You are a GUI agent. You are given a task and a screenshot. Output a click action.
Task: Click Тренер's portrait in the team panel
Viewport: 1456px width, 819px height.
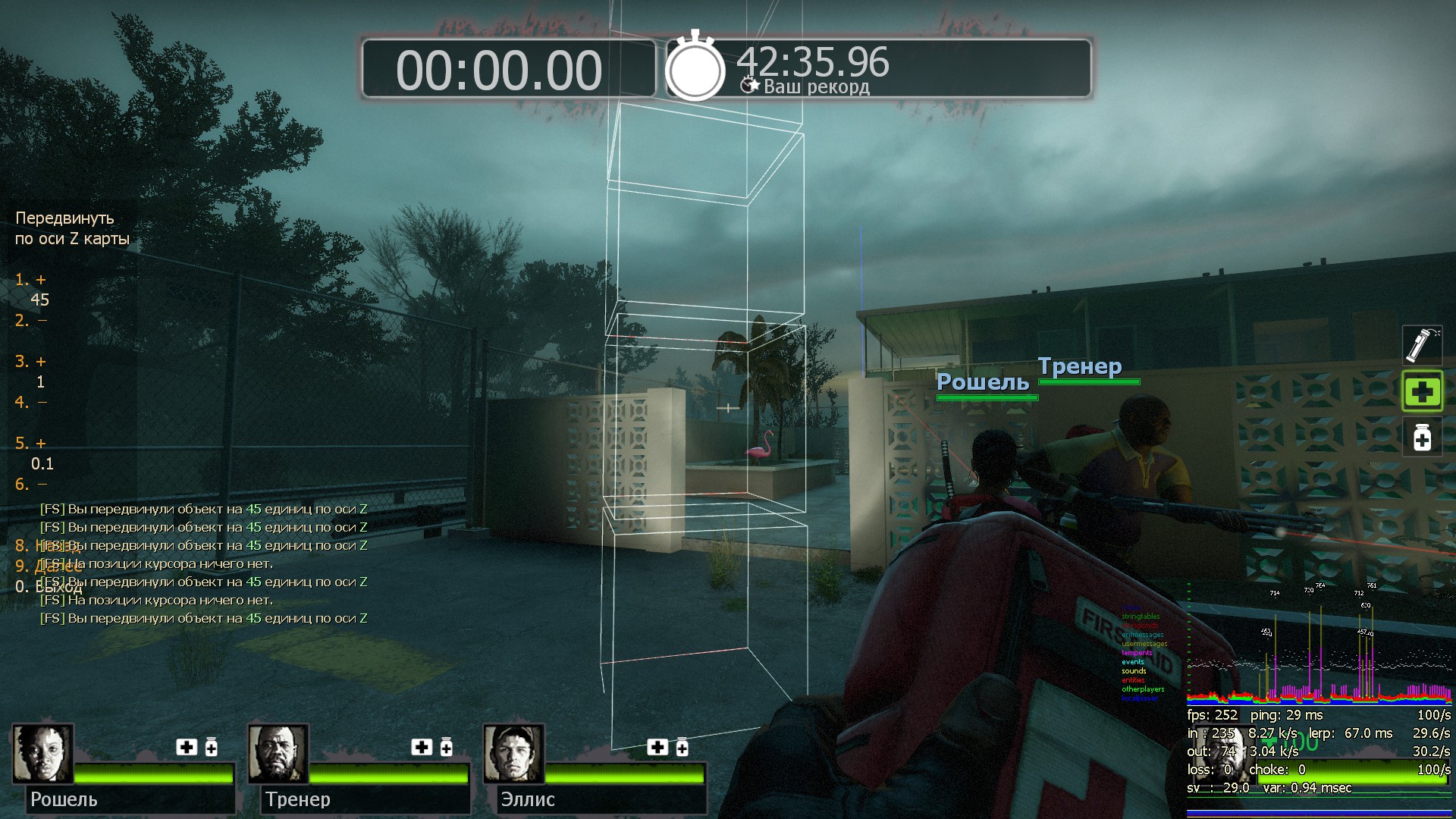278,754
